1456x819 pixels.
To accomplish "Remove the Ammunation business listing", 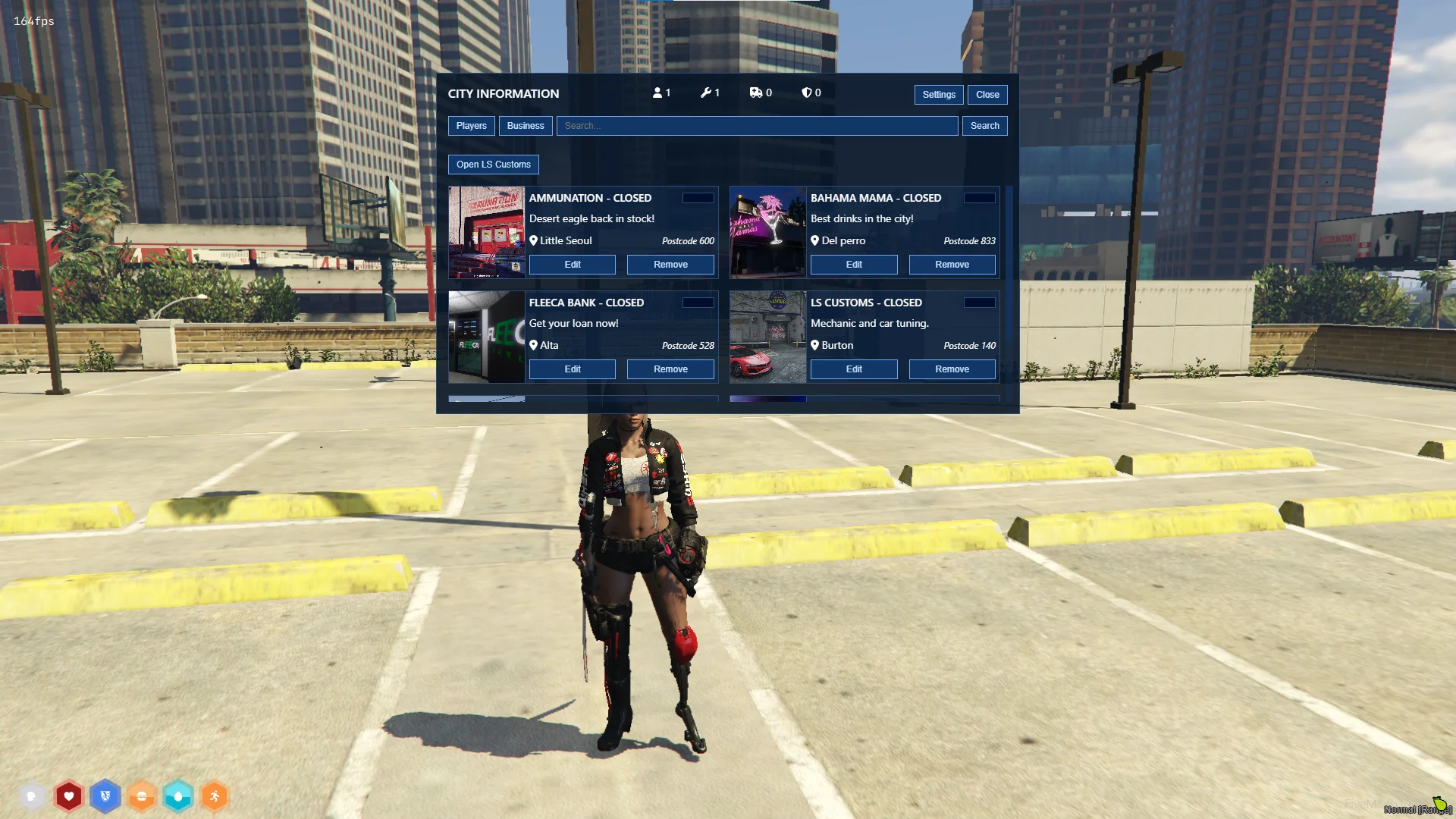I will click(x=670, y=265).
